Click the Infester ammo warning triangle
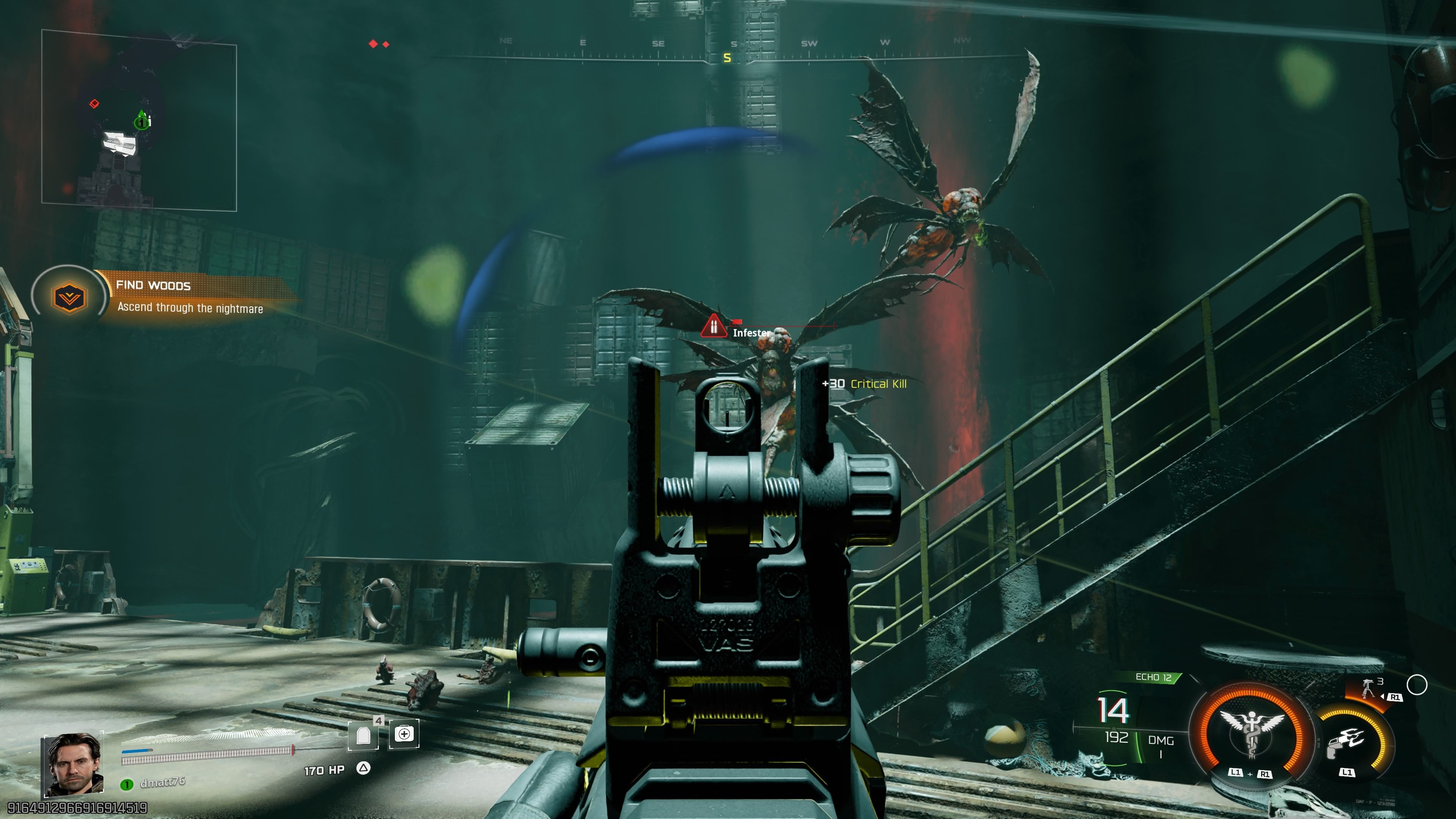Image resolution: width=1456 pixels, height=819 pixels. [713, 327]
